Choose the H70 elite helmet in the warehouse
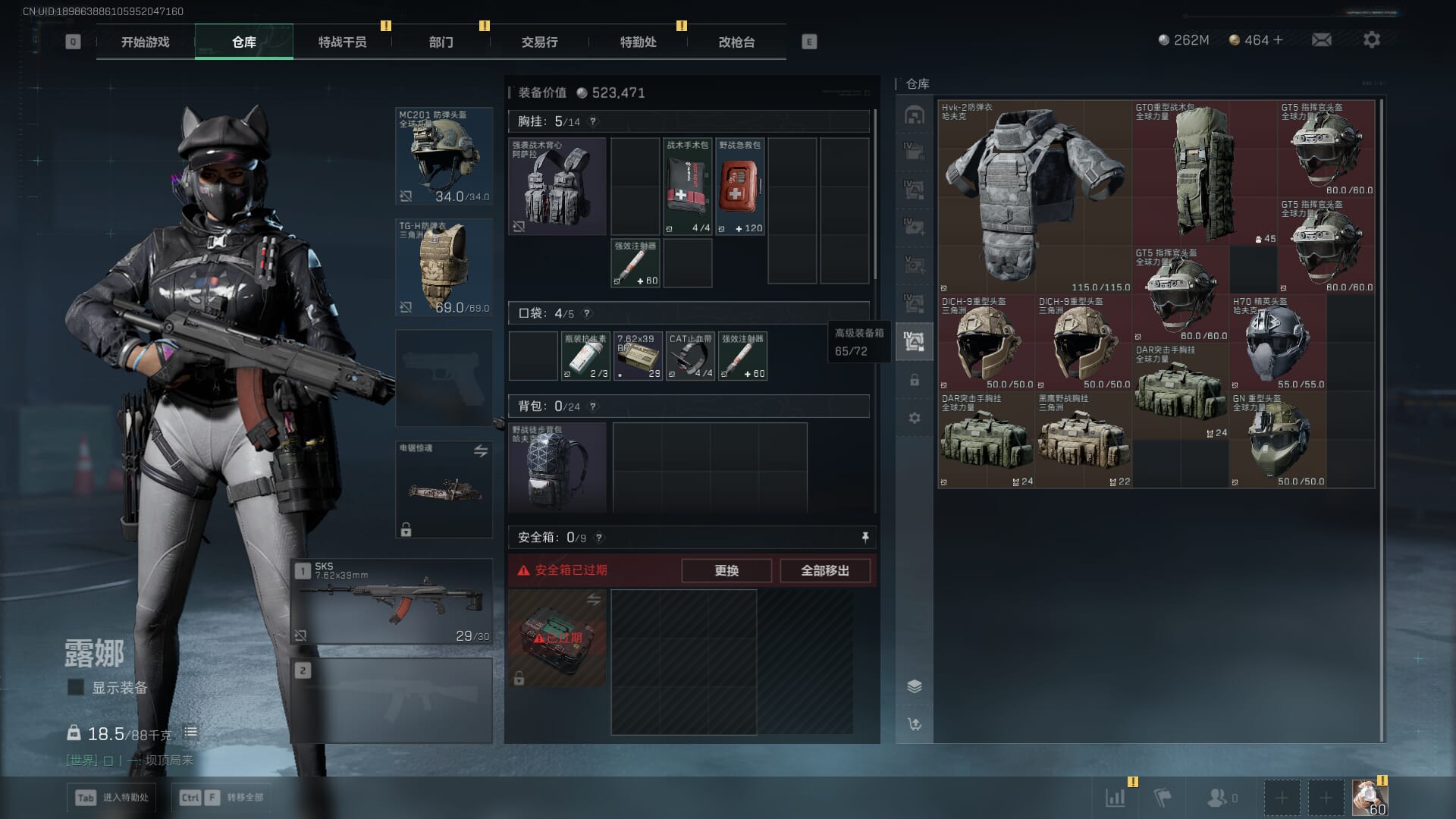 (x=1277, y=343)
